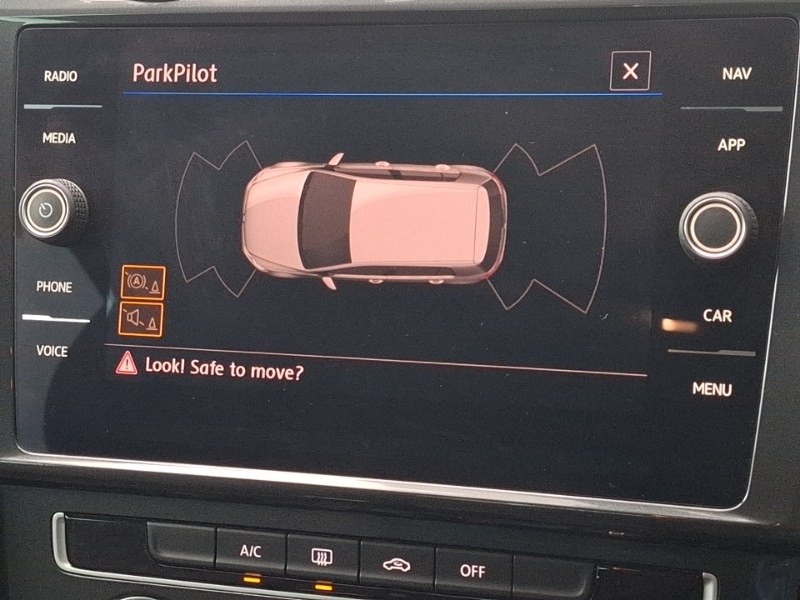Mute the ParkPilot warning sound
This screenshot has height=600, width=800.
click(x=141, y=319)
